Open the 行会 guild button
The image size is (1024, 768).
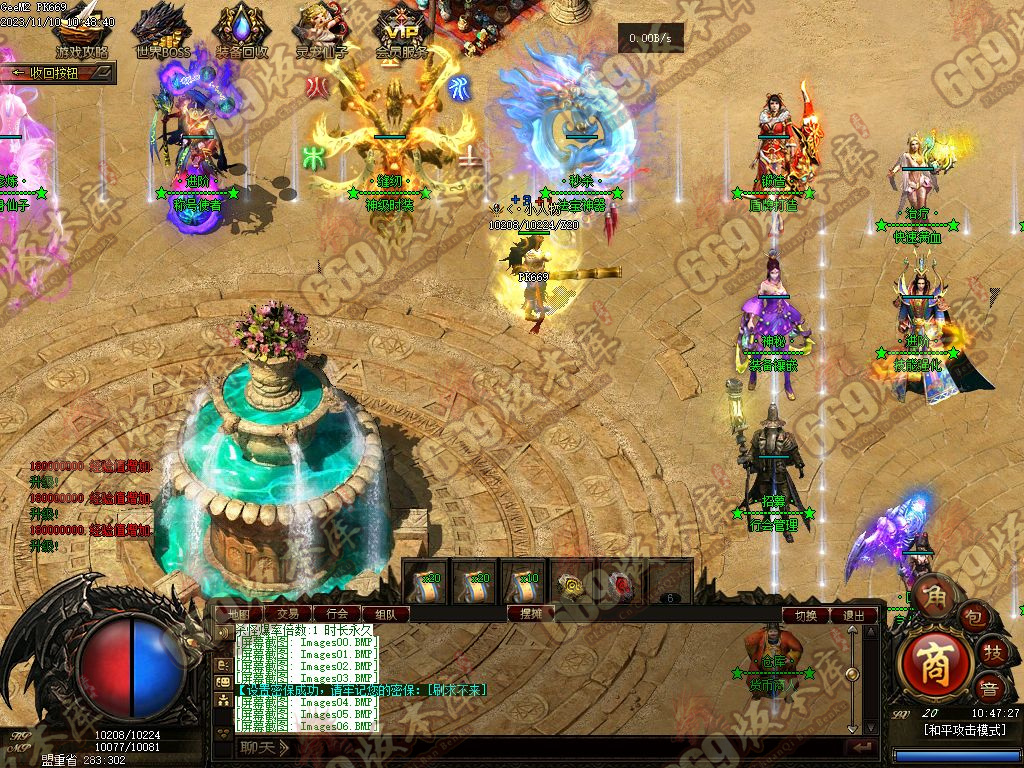coord(337,613)
